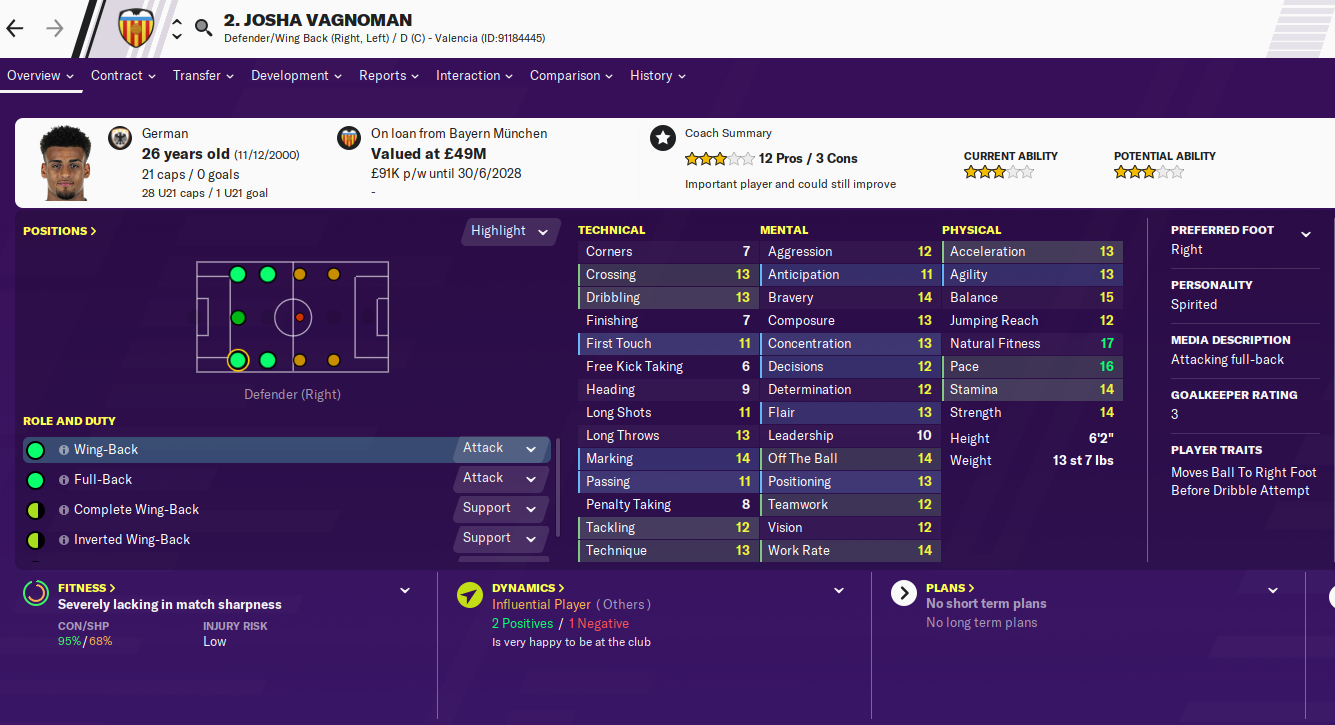Select the Complete Wing-Back role
Screen dimensions: 1335x725
tap(136, 510)
